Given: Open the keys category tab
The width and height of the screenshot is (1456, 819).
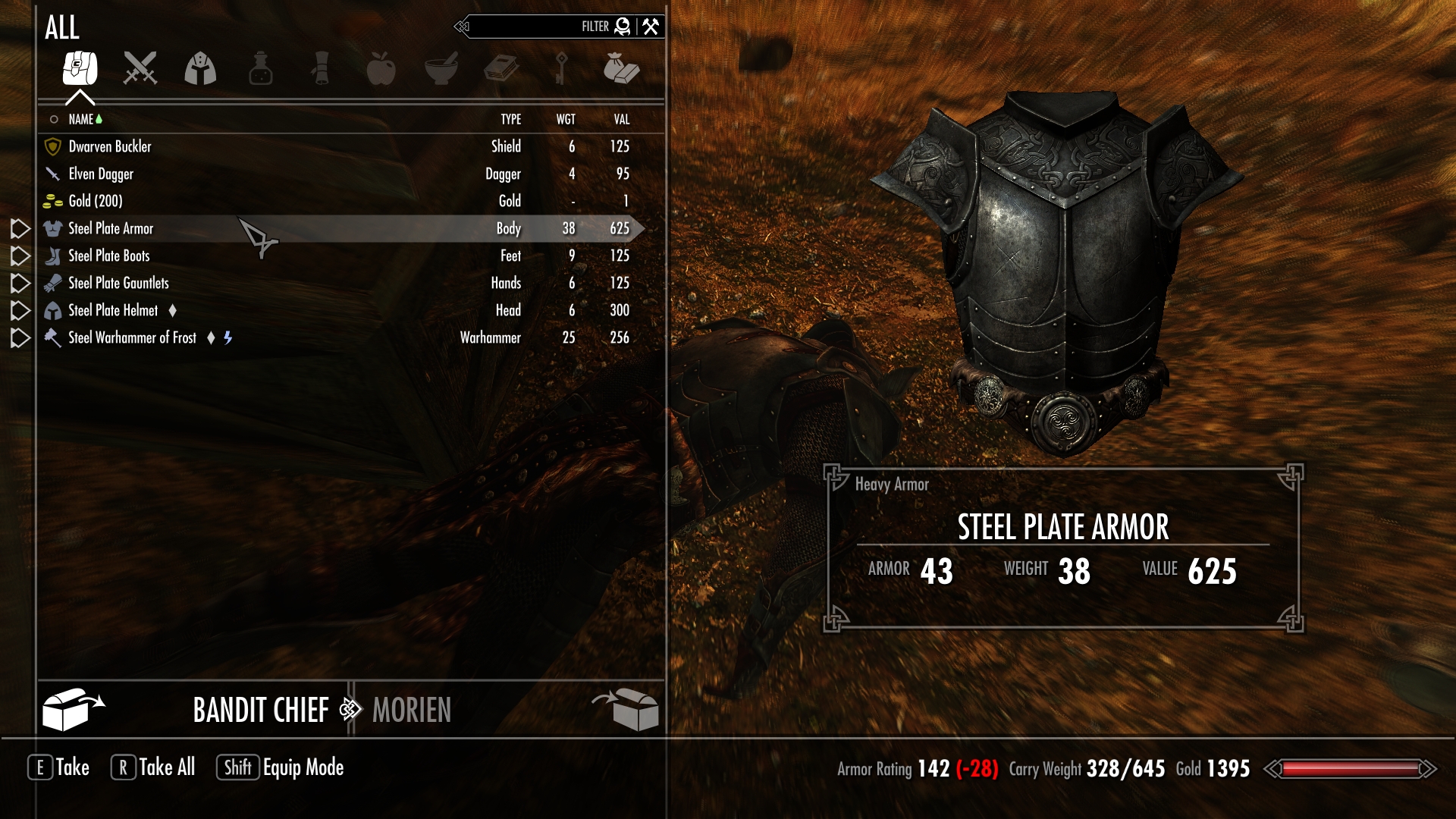Looking at the screenshot, I should 561,68.
